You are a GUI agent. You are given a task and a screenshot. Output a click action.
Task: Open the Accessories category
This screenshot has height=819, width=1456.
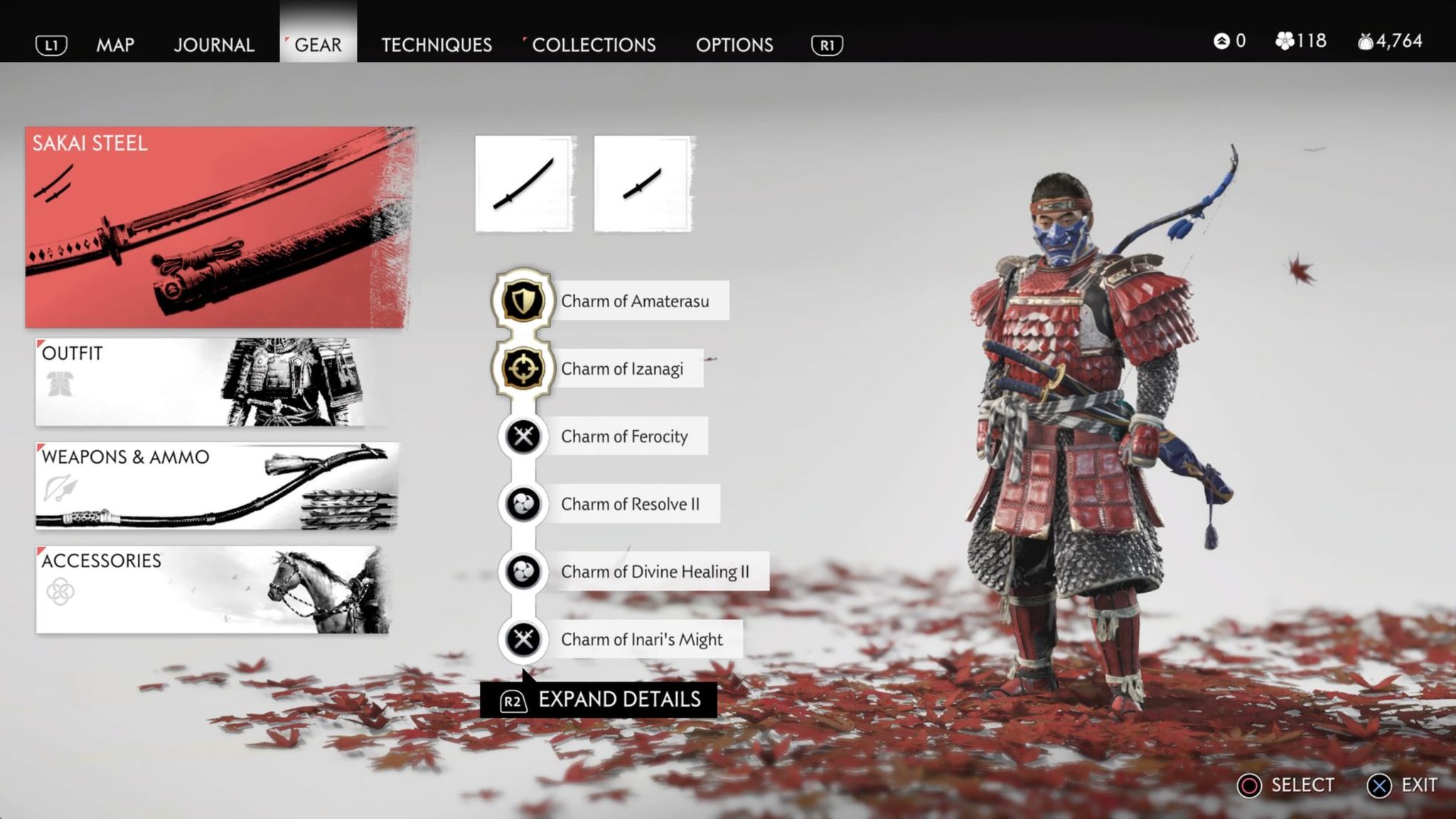click(x=212, y=589)
